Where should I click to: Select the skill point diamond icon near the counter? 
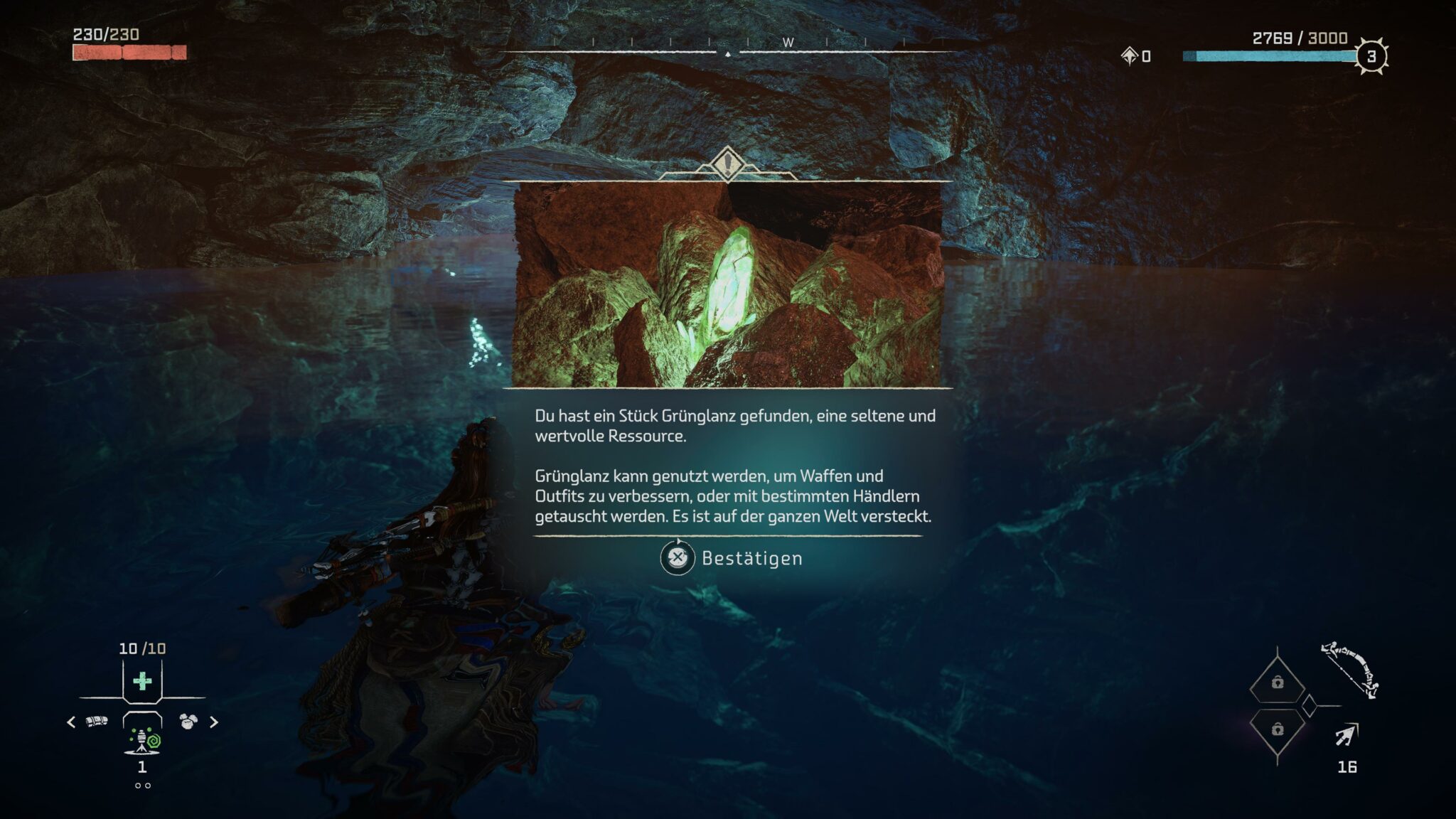point(1130,56)
